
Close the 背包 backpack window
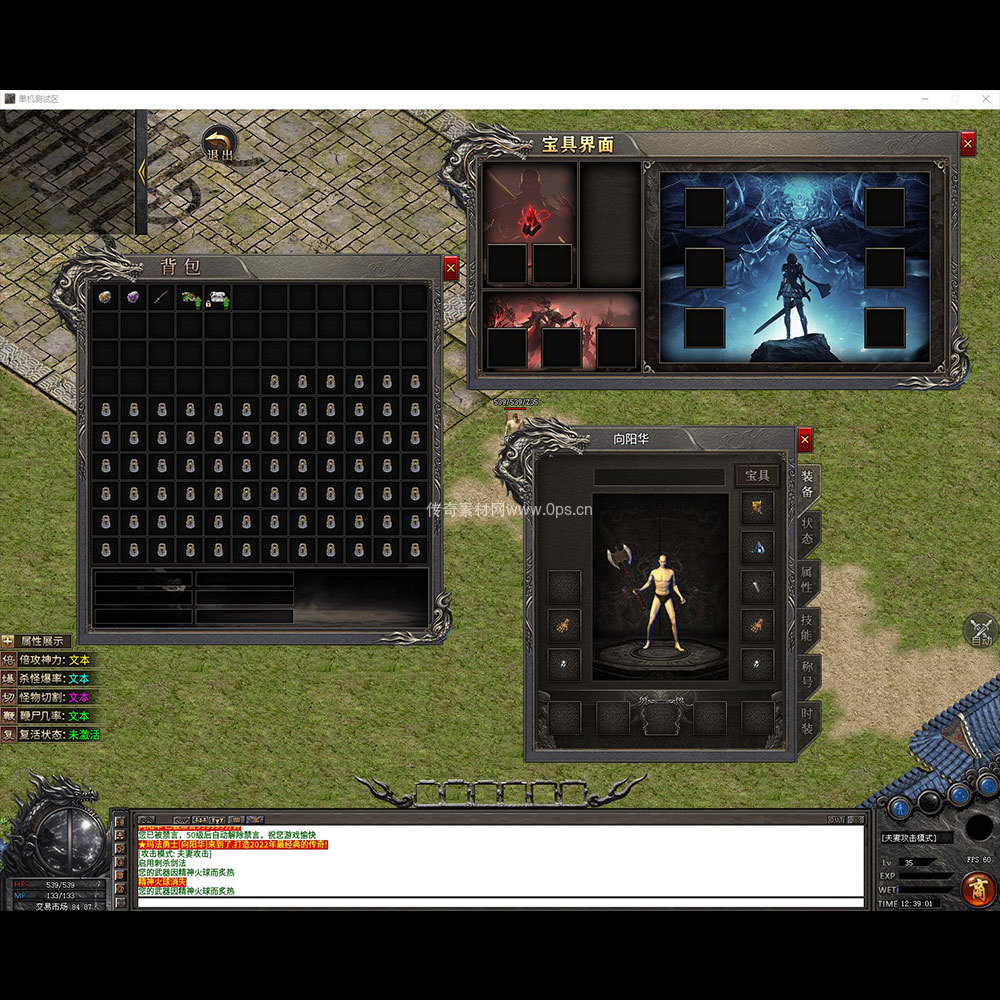coord(450,268)
